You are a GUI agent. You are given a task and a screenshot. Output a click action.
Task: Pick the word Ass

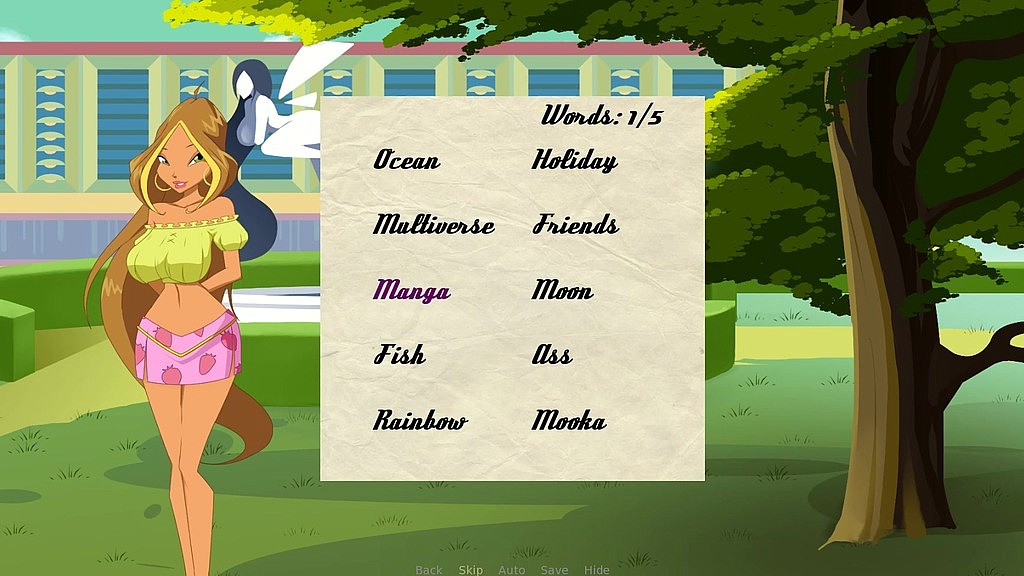pos(552,355)
